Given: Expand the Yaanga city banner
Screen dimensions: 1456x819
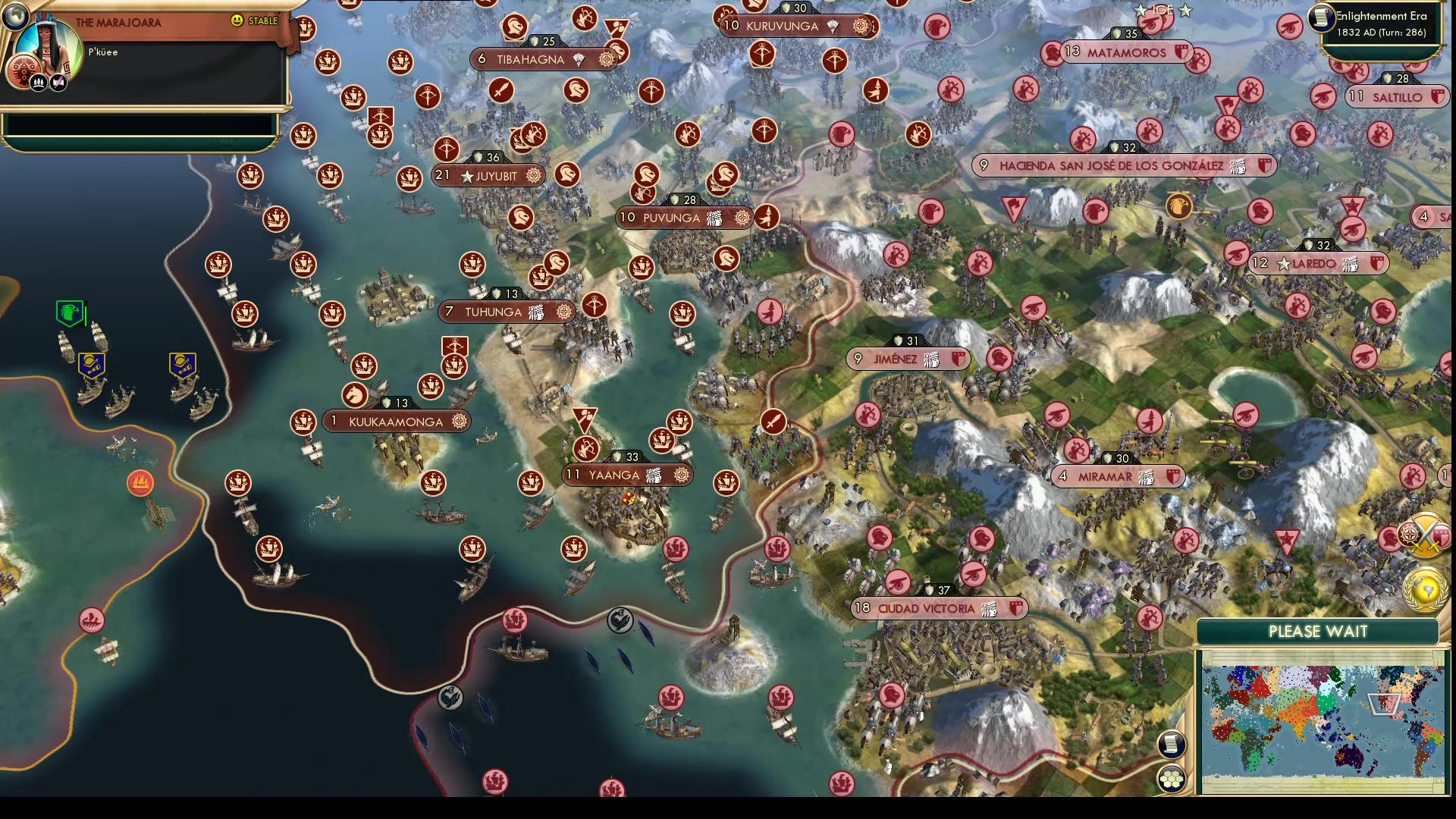Looking at the screenshot, I should 626,474.
